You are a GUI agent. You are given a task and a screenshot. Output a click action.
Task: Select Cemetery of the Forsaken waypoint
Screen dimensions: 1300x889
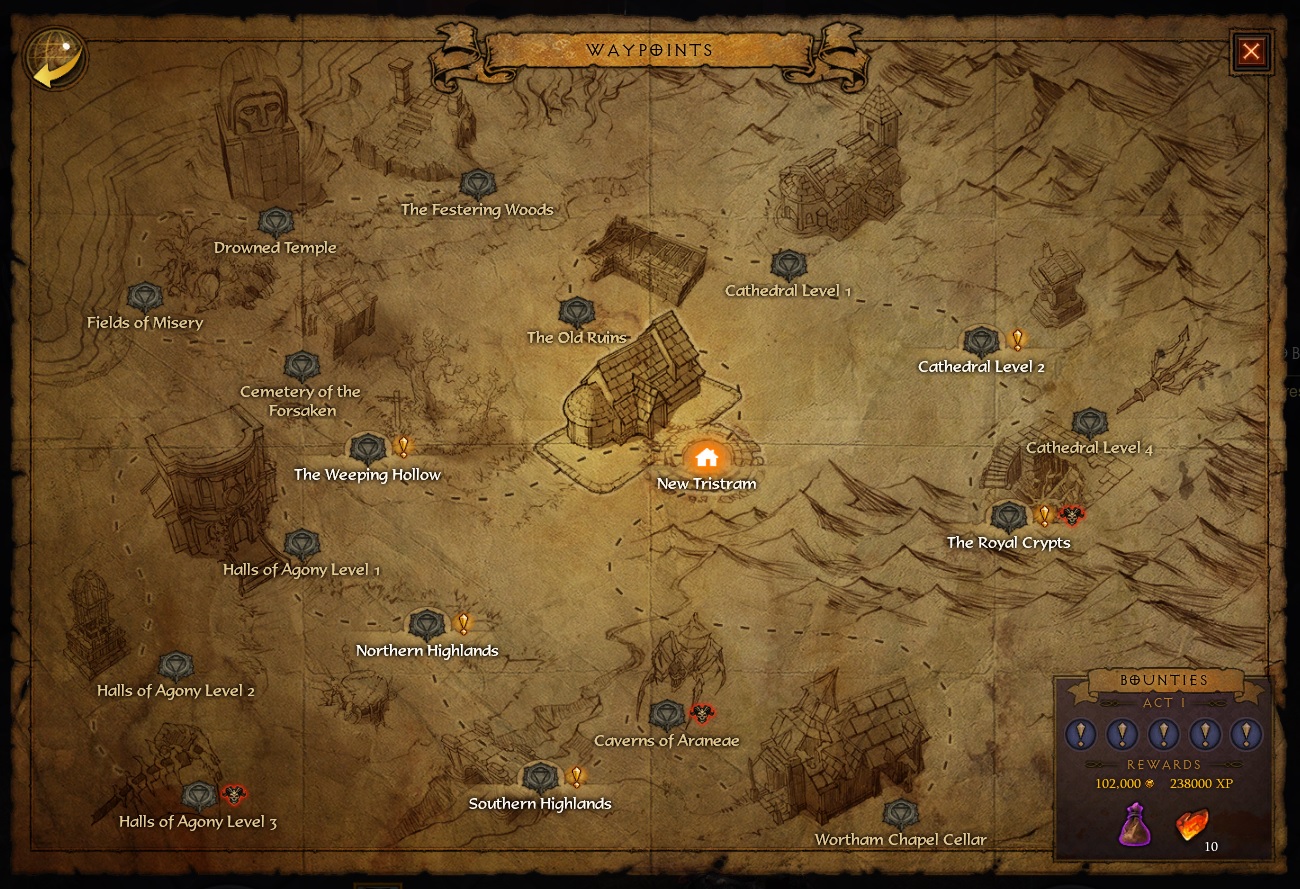point(300,367)
